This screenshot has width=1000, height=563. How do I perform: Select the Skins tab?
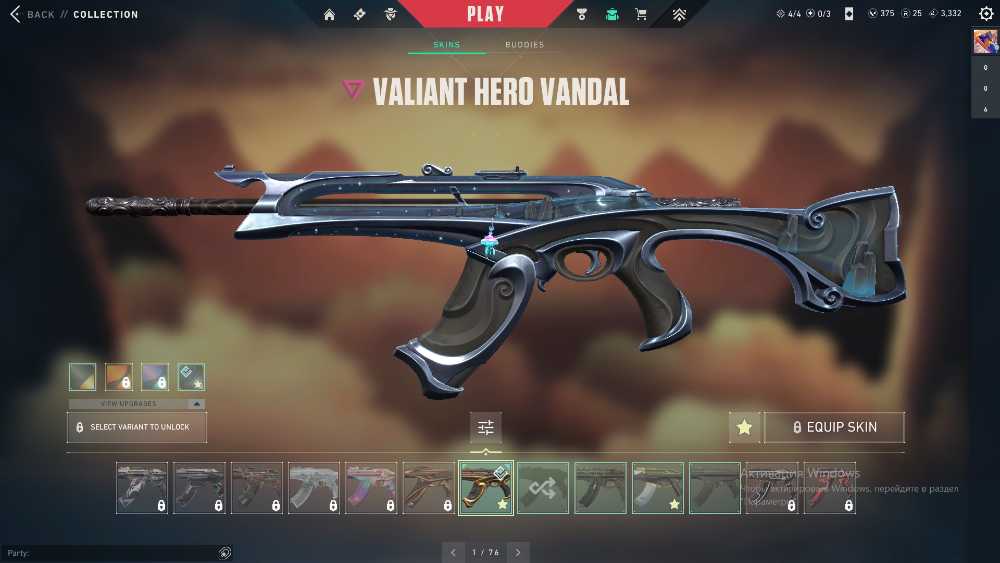pyautogui.click(x=446, y=45)
